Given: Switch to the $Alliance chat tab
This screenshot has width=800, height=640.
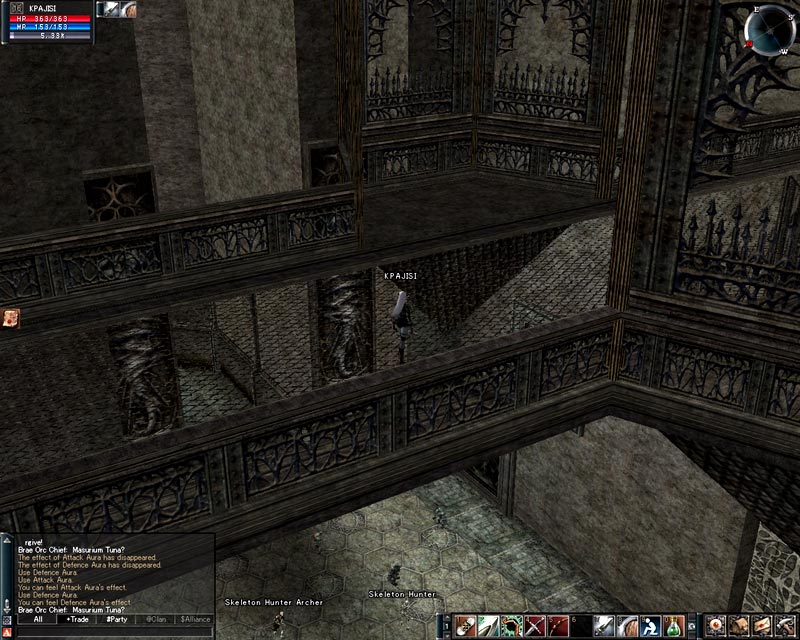Looking at the screenshot, I should (x=193, y=619).
